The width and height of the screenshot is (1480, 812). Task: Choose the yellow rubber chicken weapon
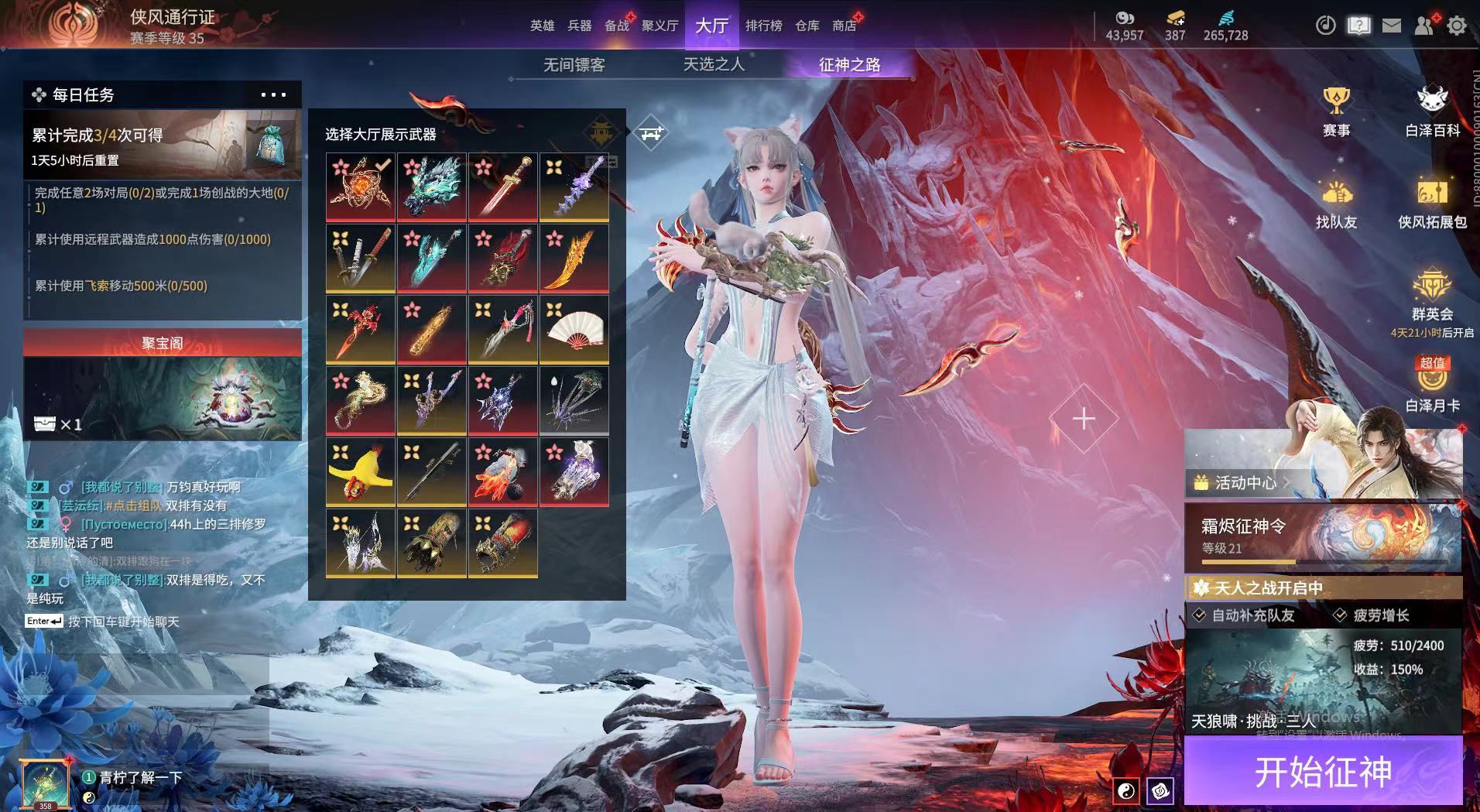click(x=360, y=471)
